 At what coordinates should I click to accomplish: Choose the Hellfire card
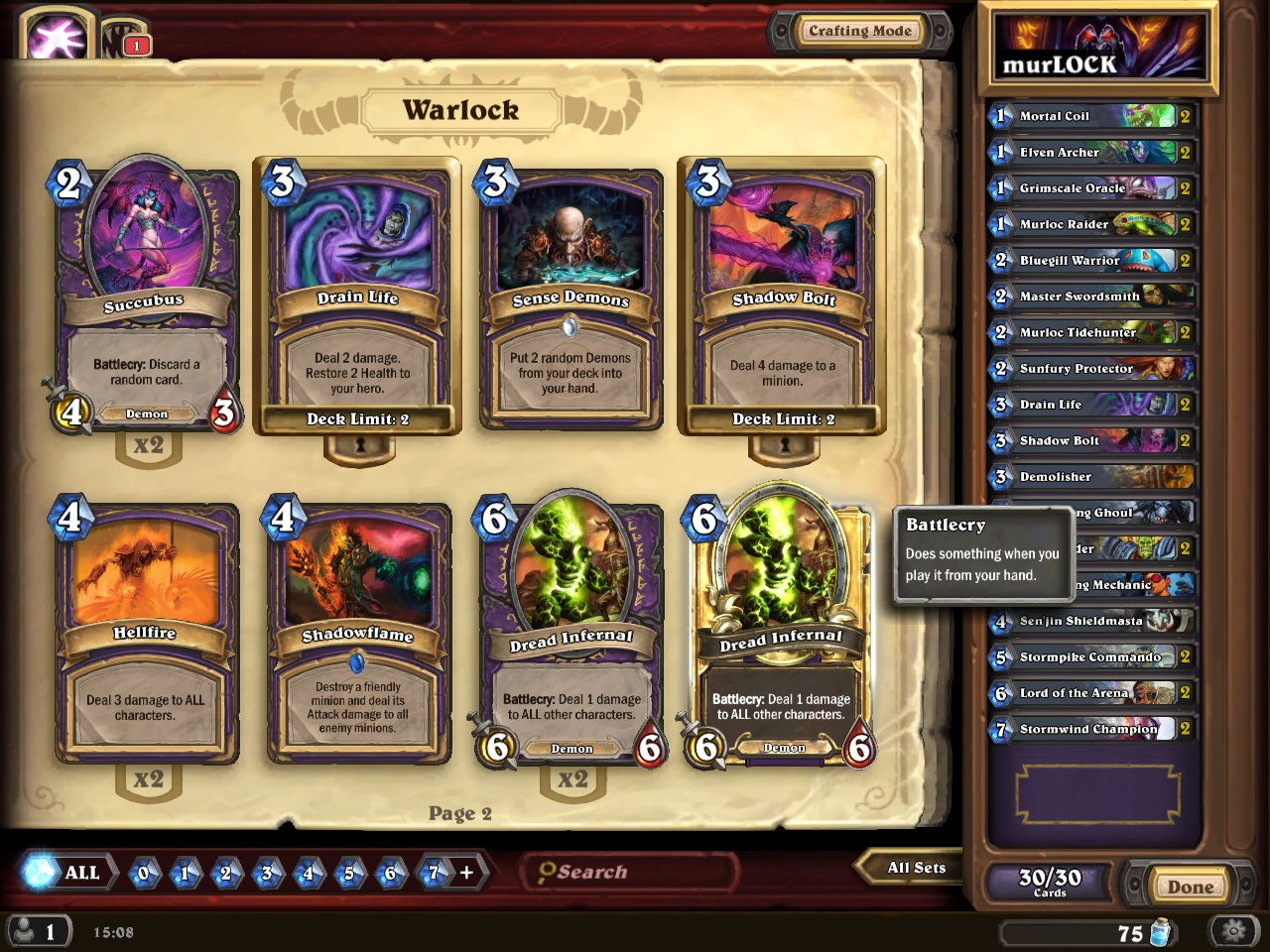146,633
